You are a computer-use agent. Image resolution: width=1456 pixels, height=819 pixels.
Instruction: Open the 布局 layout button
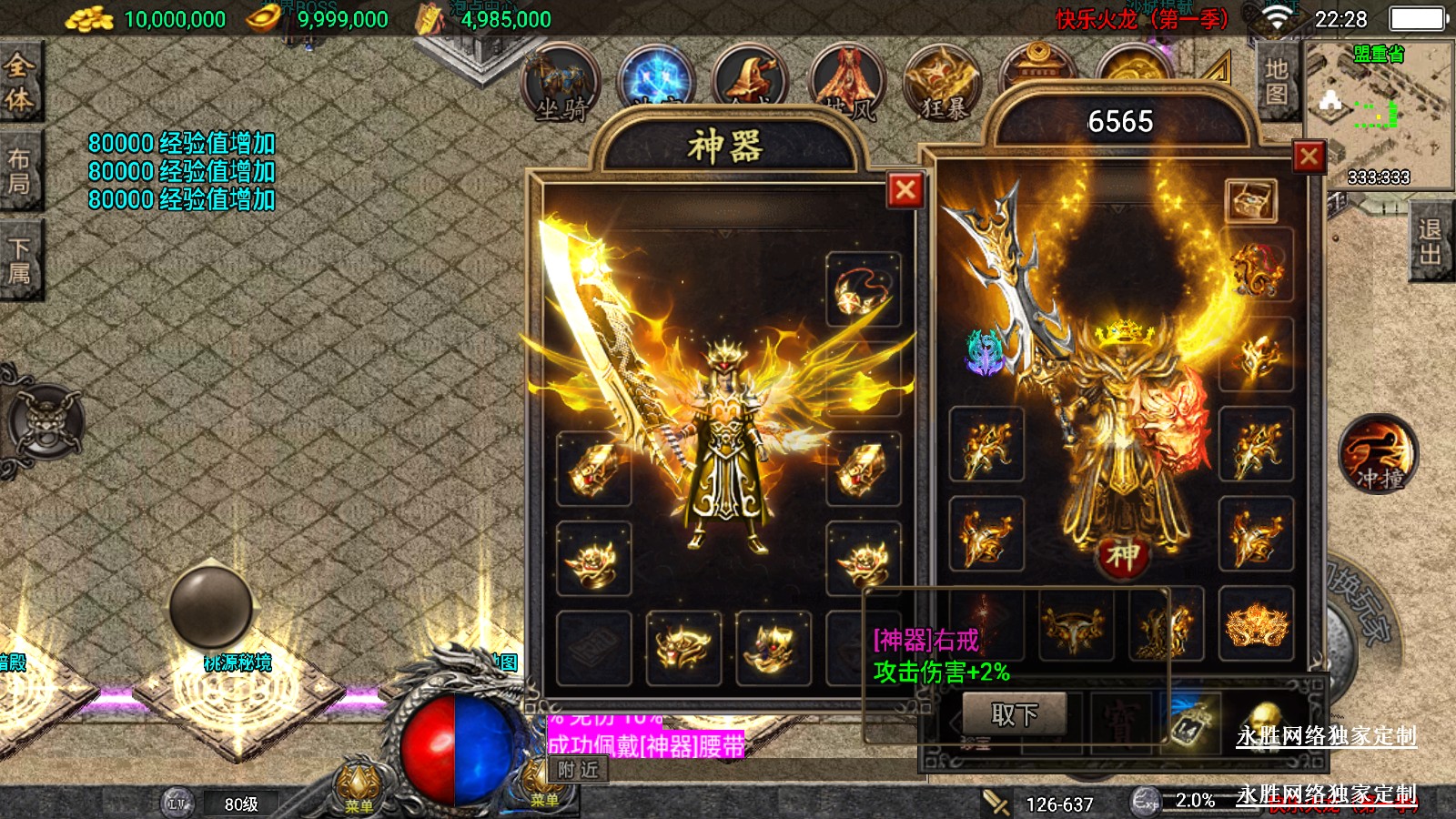[x=19, y=171]
